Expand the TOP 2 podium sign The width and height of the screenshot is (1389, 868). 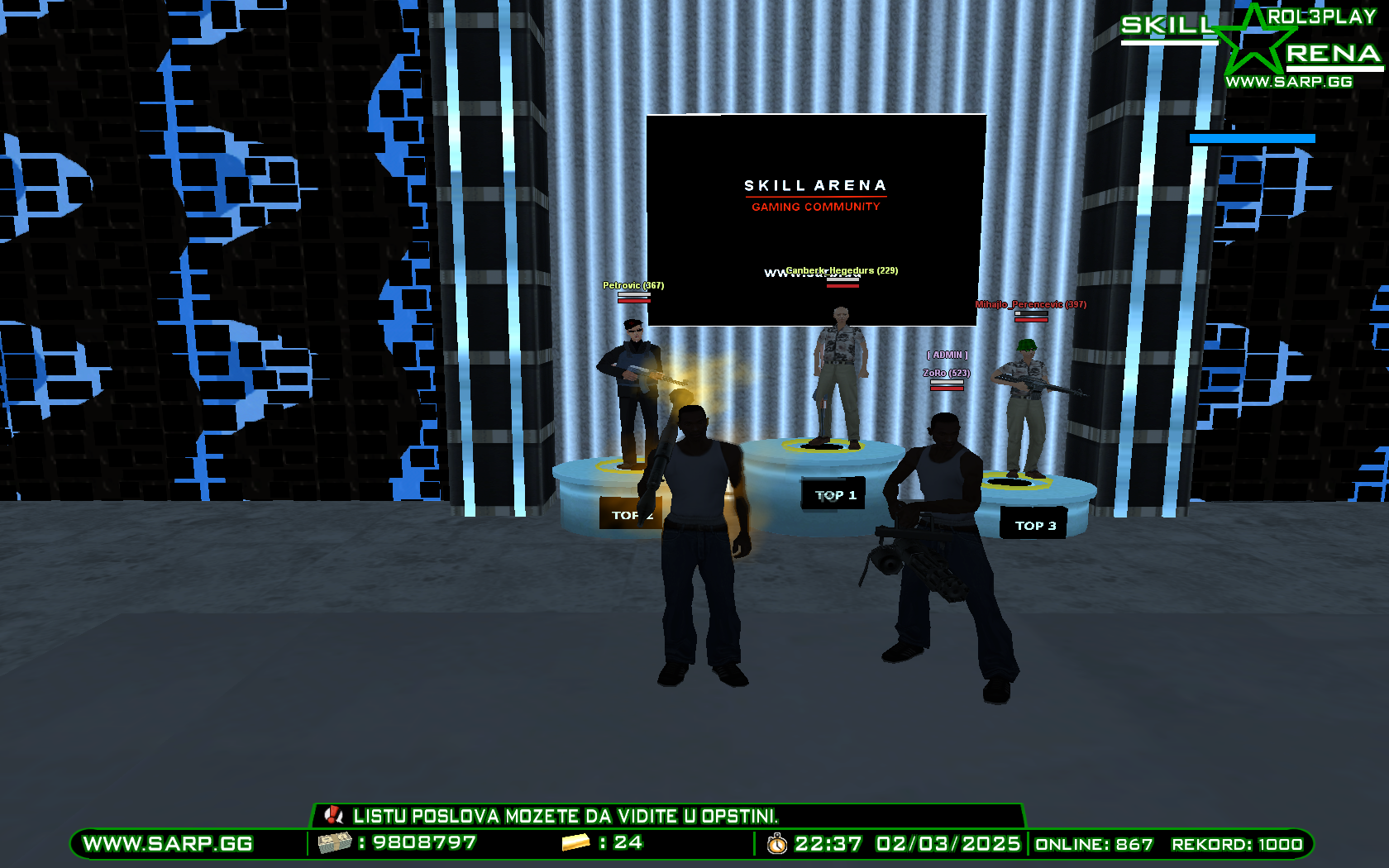click(632, 515)
